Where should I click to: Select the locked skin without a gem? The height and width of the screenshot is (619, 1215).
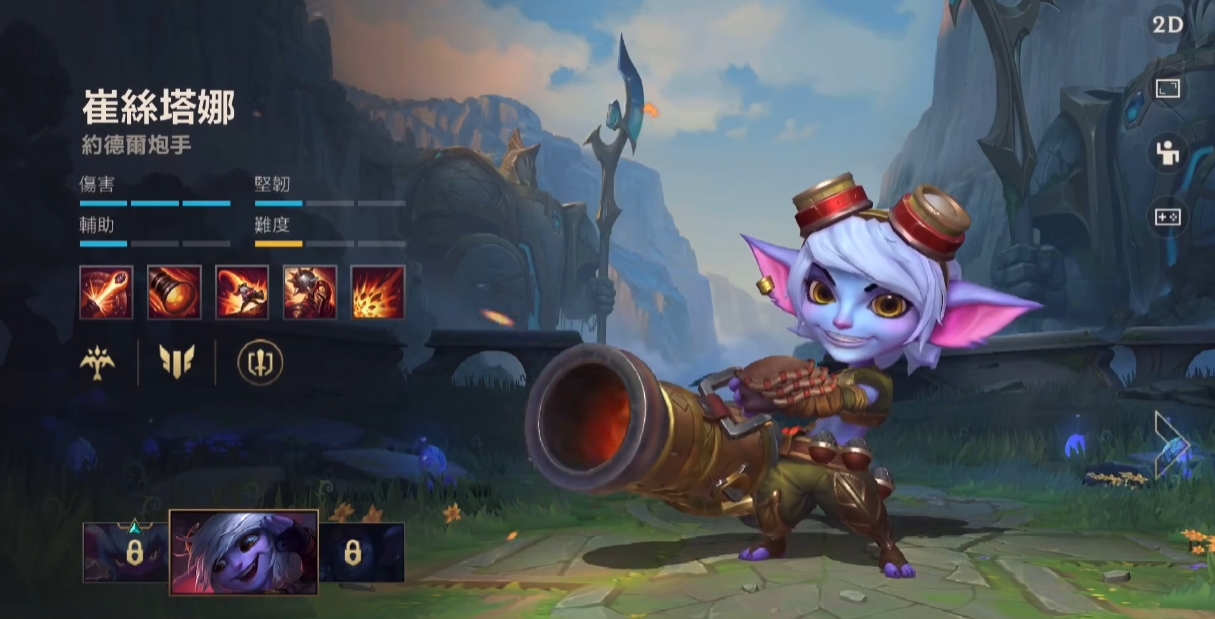(x=361, y=552)
